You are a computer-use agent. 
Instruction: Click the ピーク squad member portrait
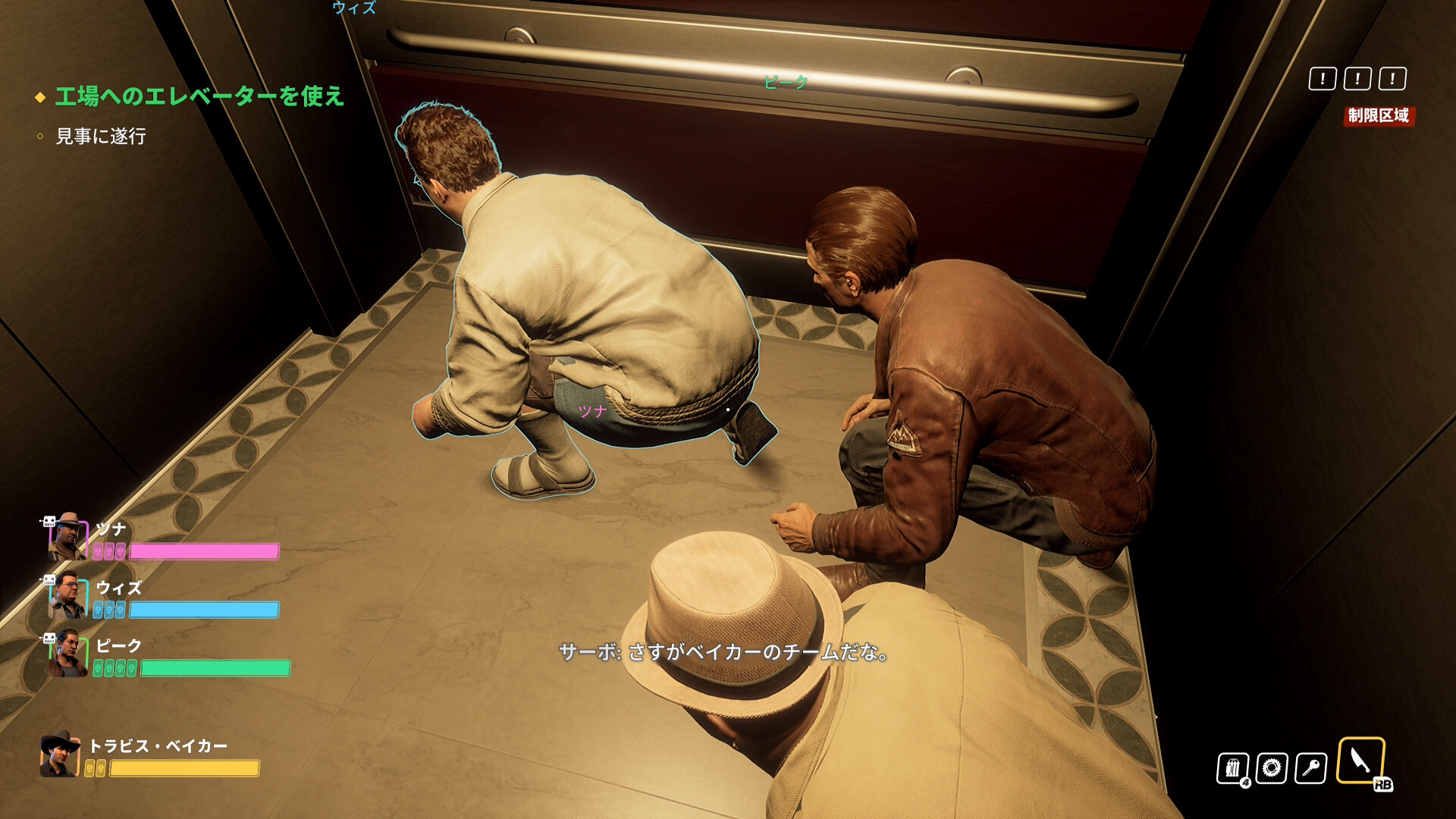(67, 654)
